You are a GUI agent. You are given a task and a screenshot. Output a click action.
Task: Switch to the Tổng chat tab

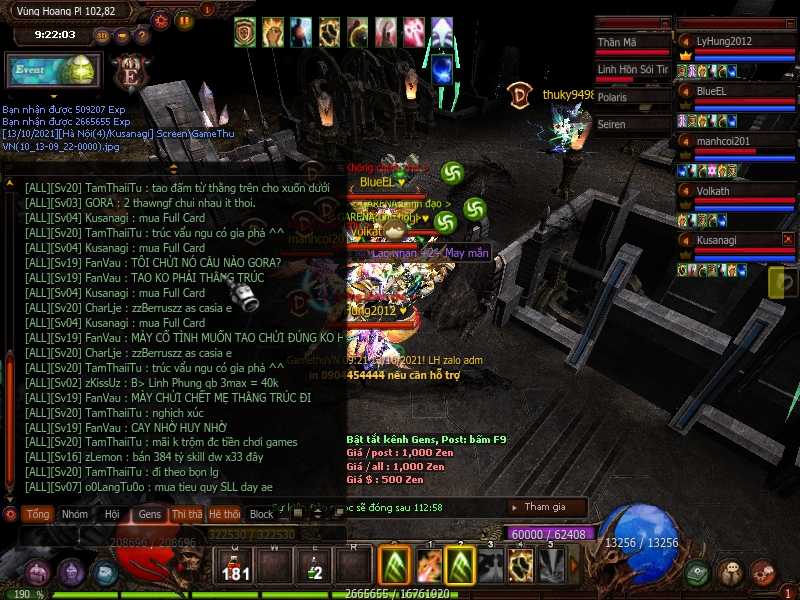pos(38,514)
